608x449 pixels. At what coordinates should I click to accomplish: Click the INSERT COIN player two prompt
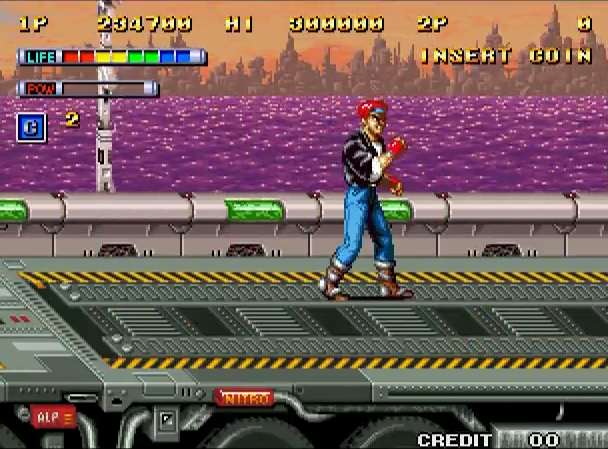505,56
